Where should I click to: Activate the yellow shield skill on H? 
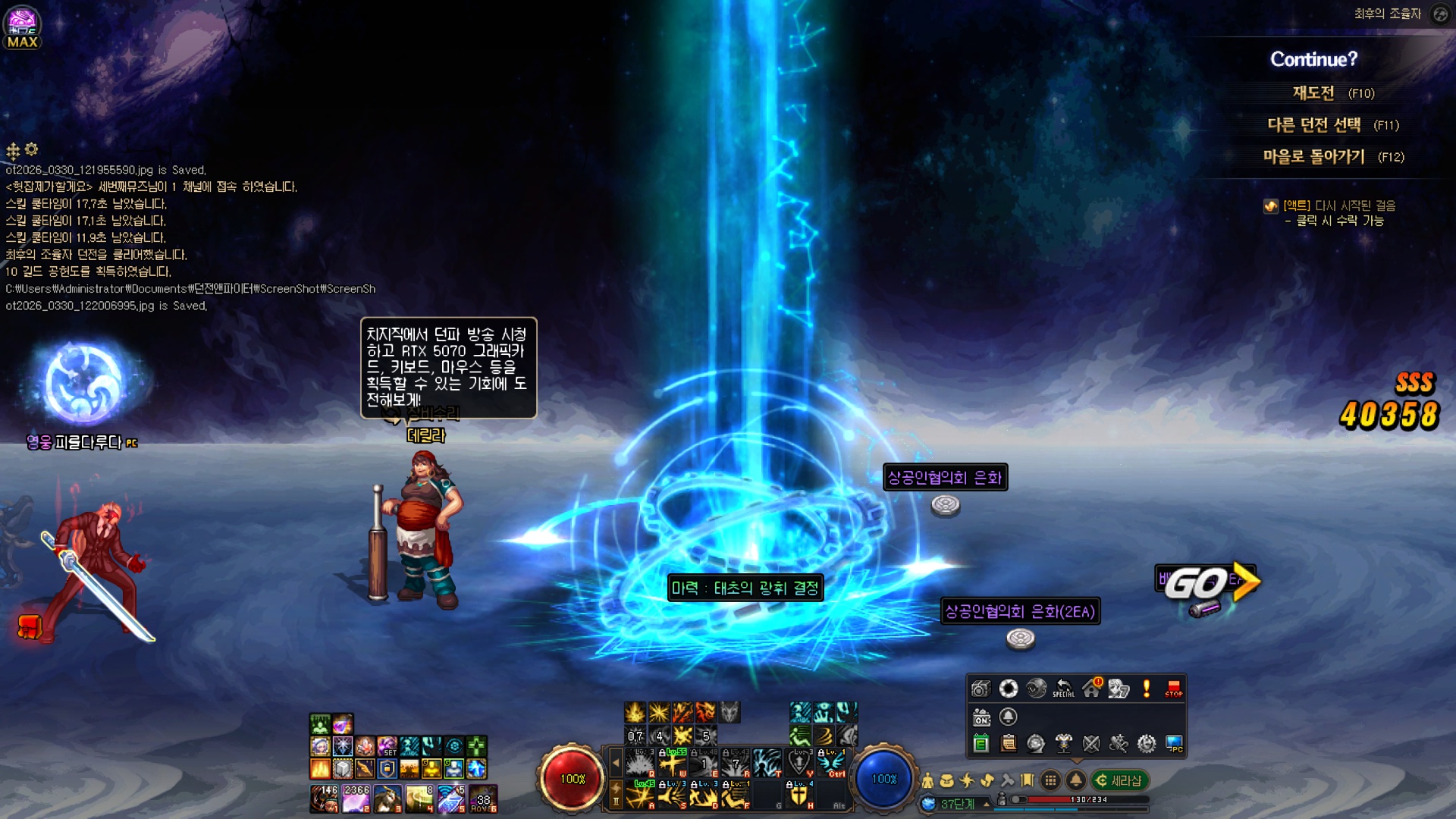pyautogui.click(x=799, y=795)
